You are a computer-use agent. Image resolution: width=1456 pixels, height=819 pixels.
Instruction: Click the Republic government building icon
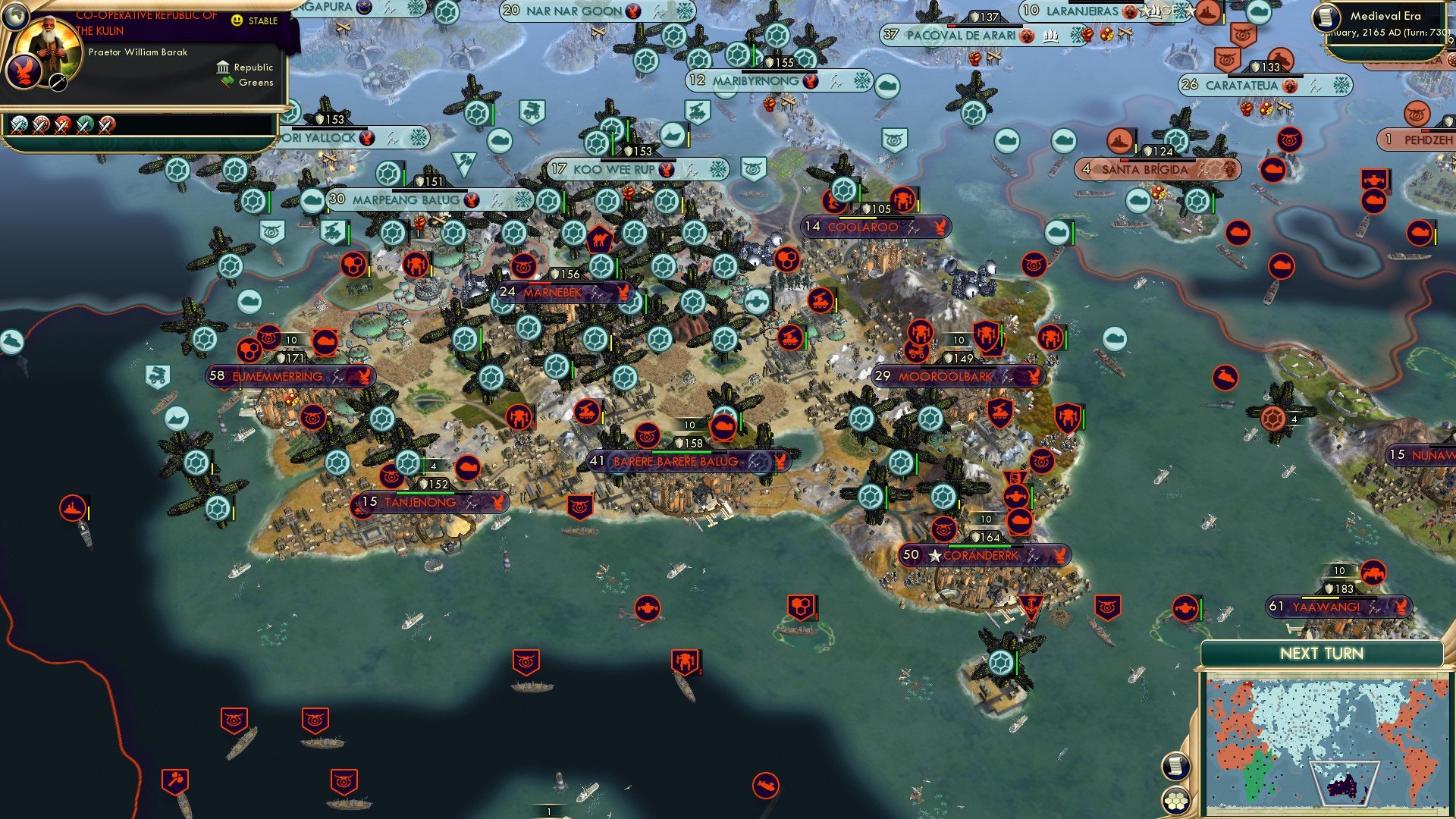point(223,67)
